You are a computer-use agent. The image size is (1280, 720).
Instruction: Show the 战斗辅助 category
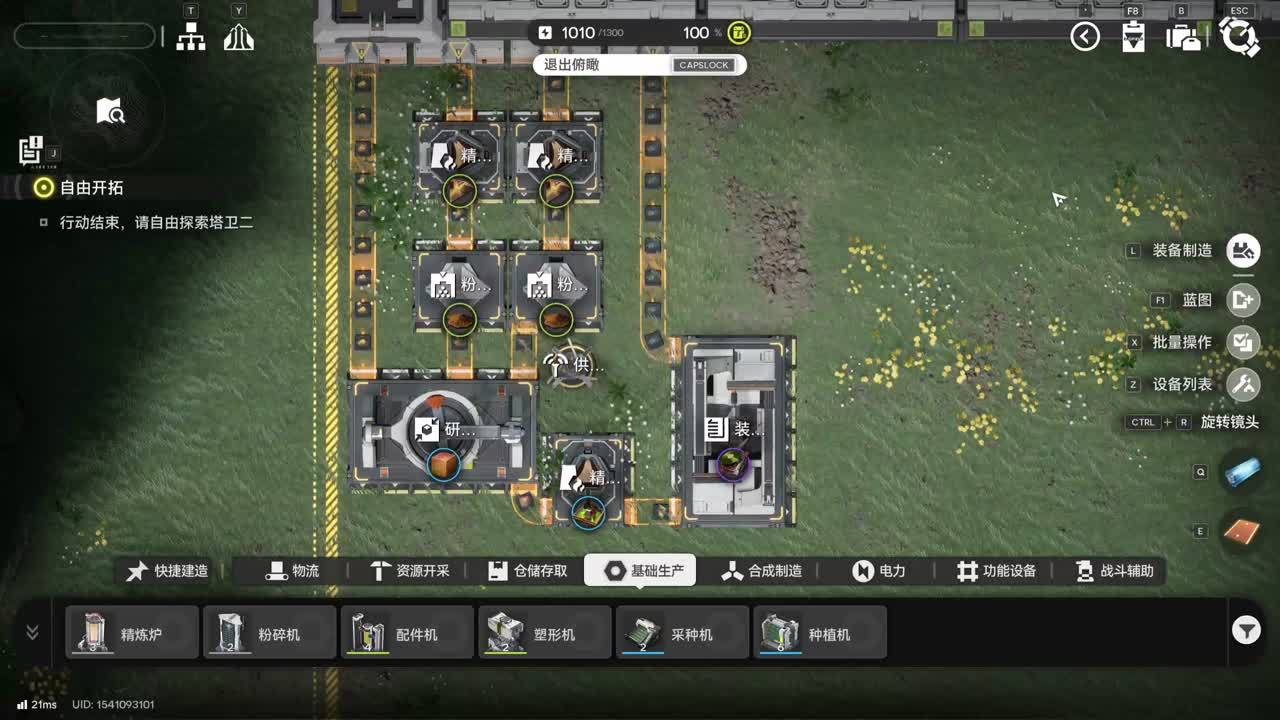tap(1114, 571)
